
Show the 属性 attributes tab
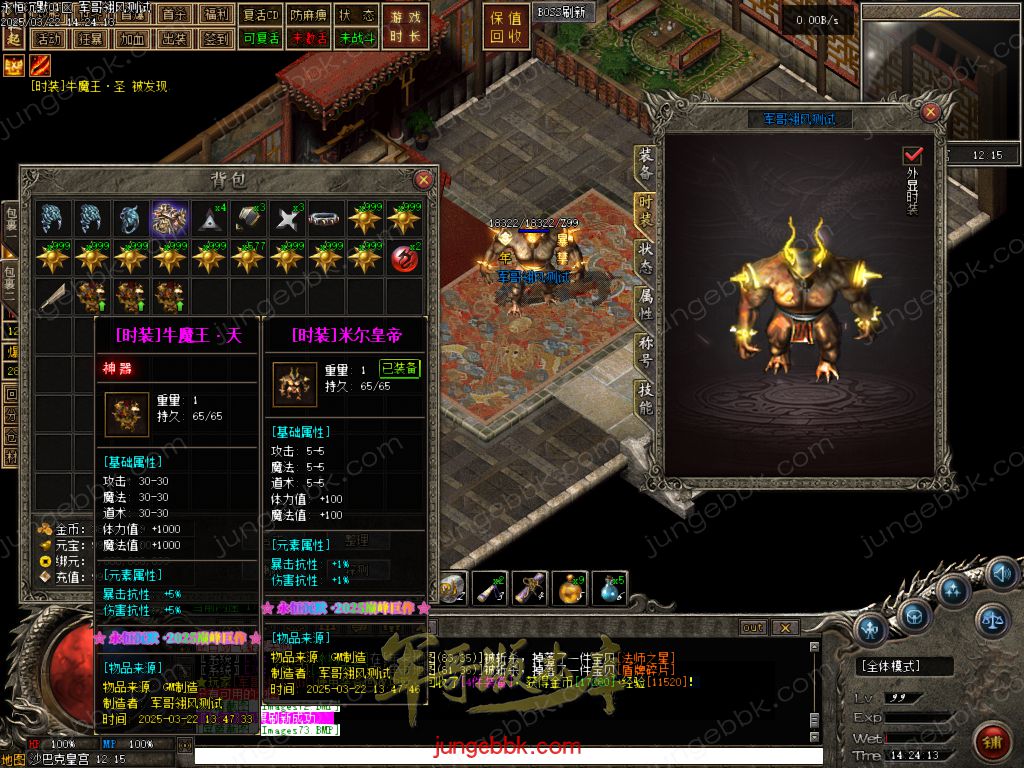coord(646,304)
